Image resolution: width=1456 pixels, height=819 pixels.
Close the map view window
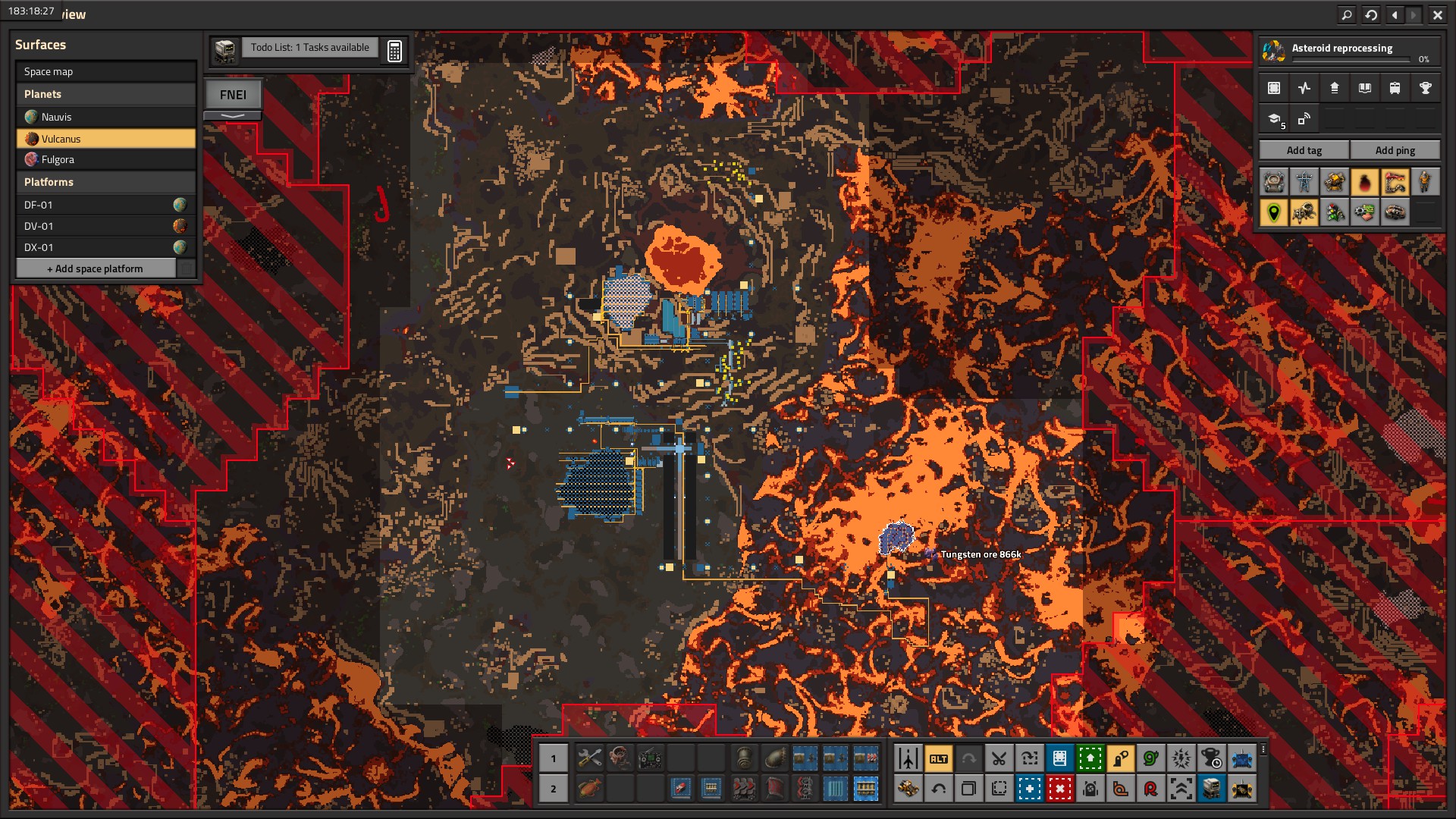[1437, 14]
